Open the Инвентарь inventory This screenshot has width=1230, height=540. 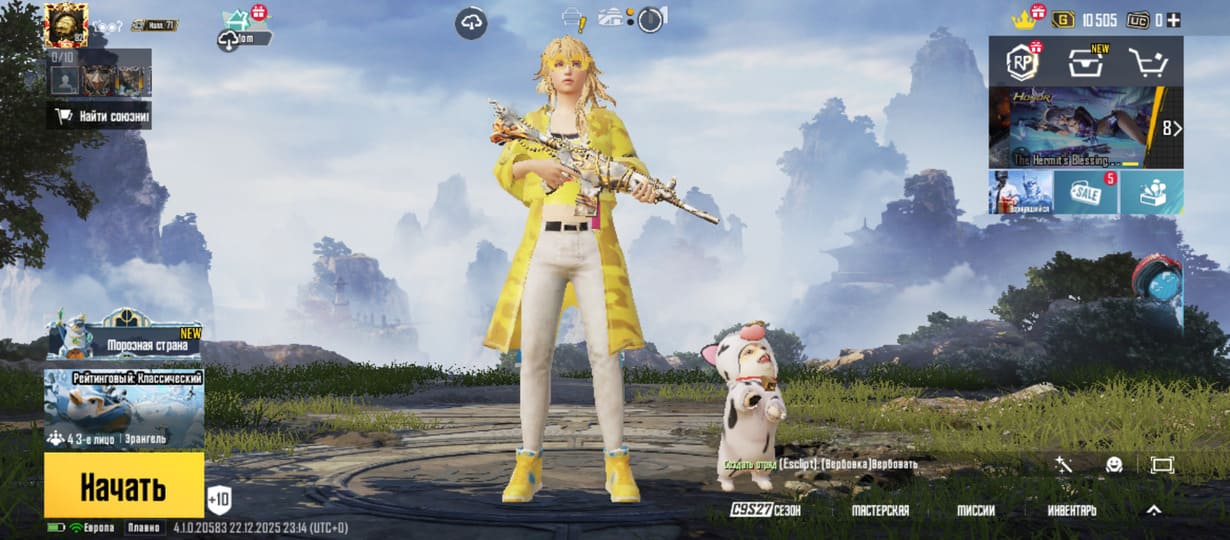pos(1072,510)
